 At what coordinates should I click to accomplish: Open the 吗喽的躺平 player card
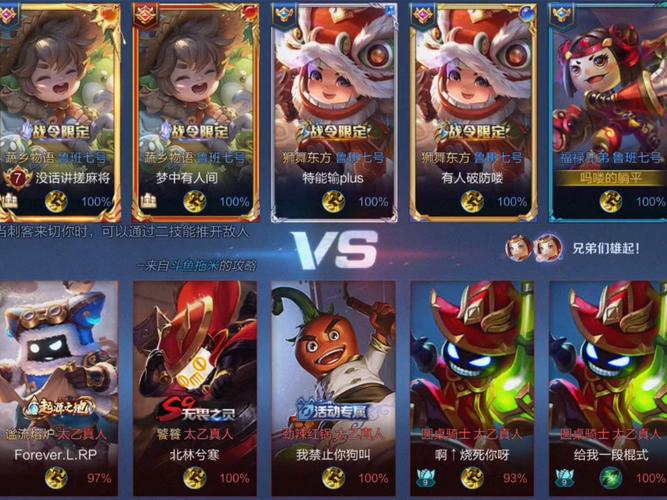tap(607, 110)
